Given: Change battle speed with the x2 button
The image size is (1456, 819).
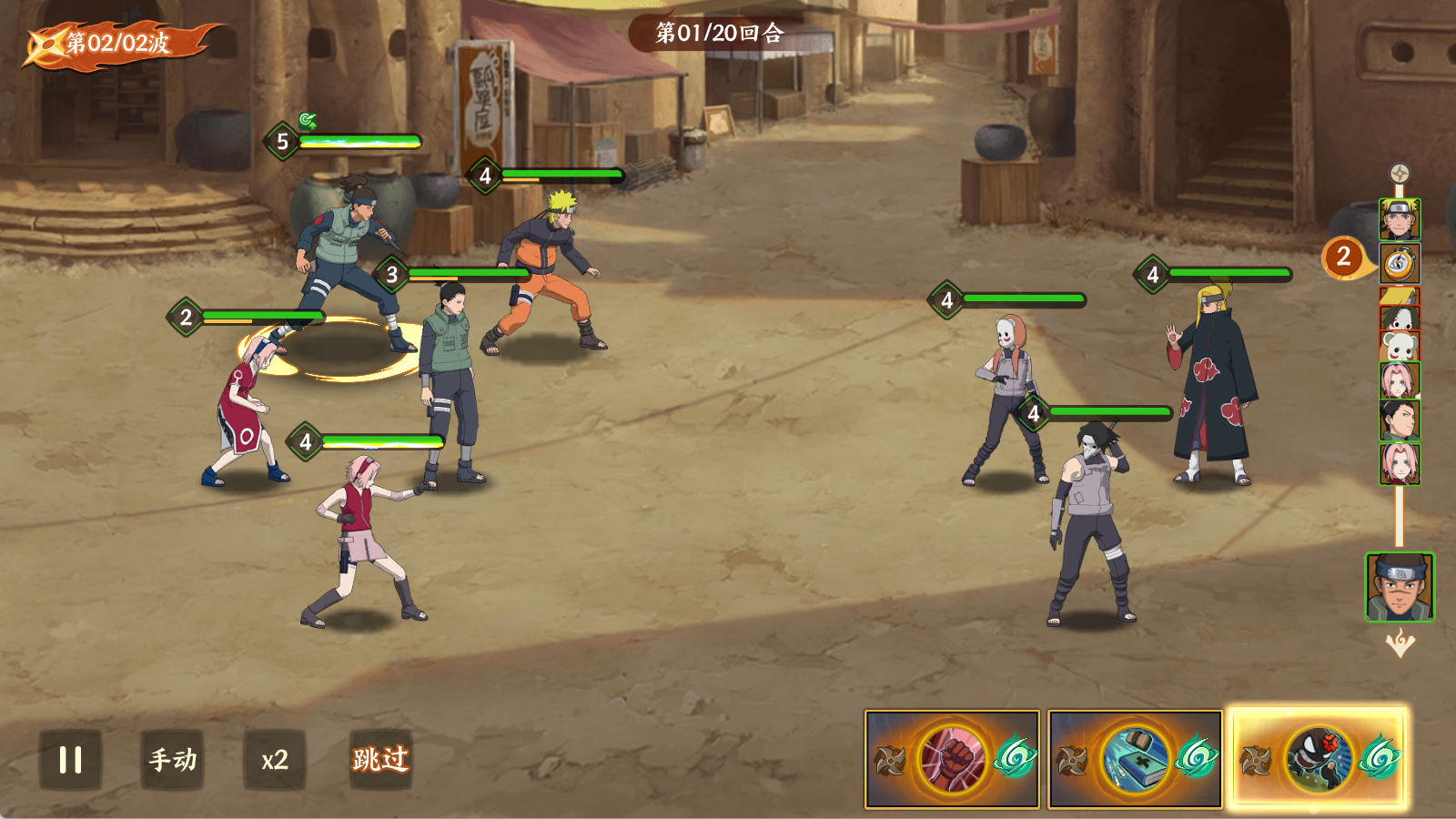Looking at the screenshot, I should pos(274,760).
